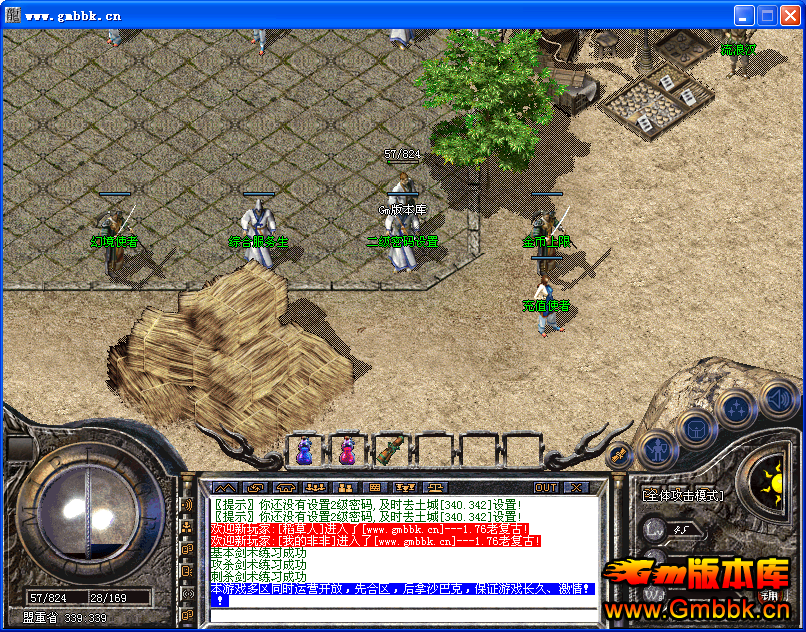Open the skills button with sparkle stars

click(736, 407)
